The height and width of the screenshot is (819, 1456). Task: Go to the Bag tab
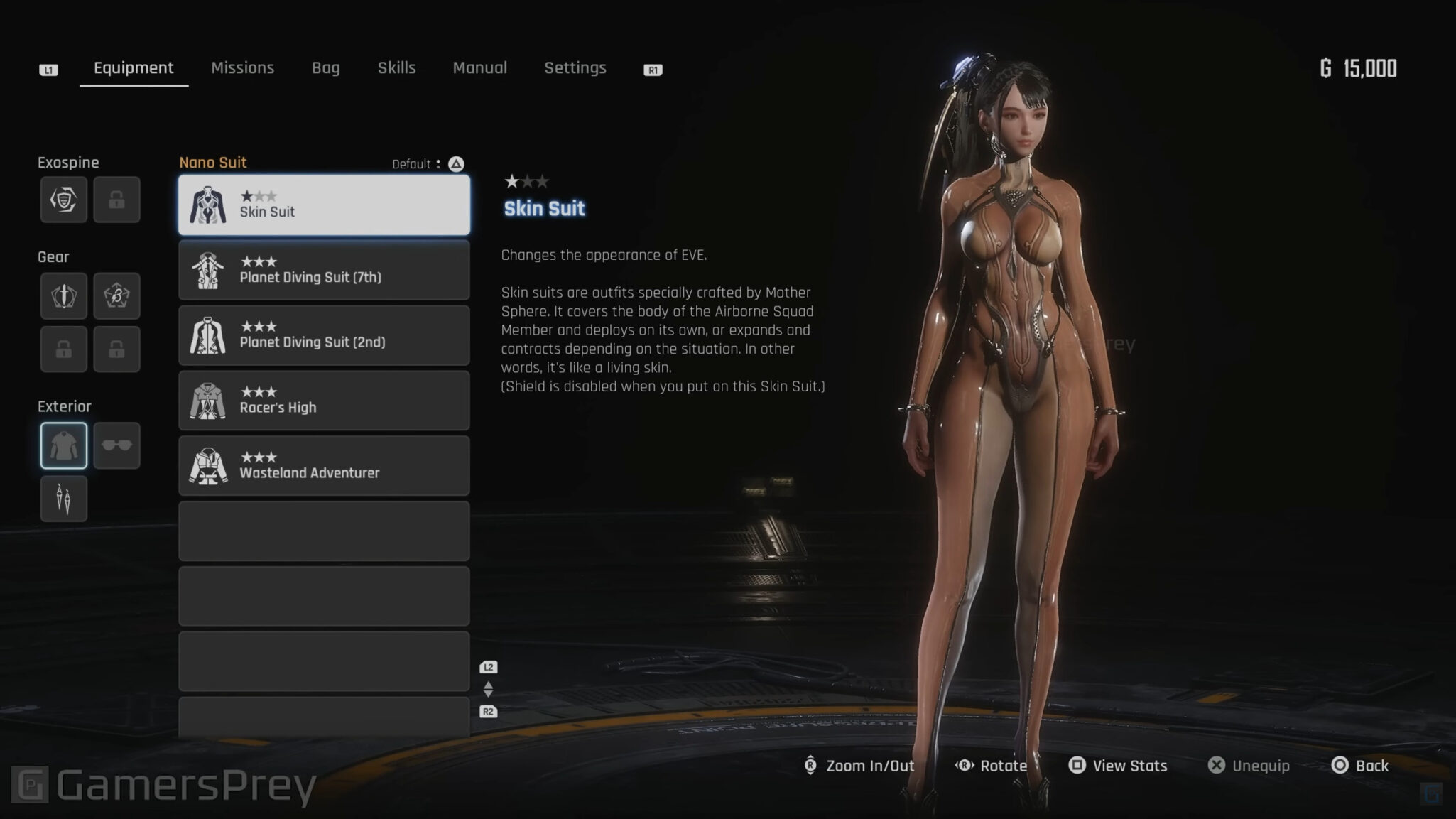click(325, 68)
